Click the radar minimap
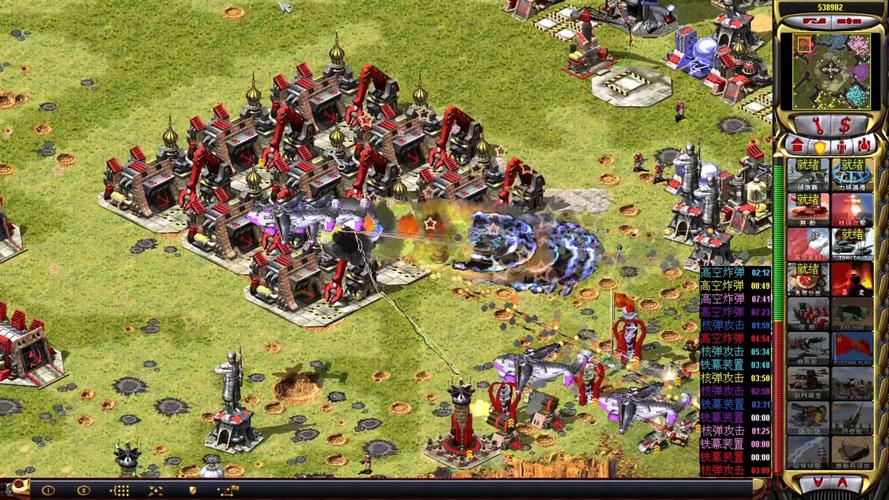 (x=829, y=72)
